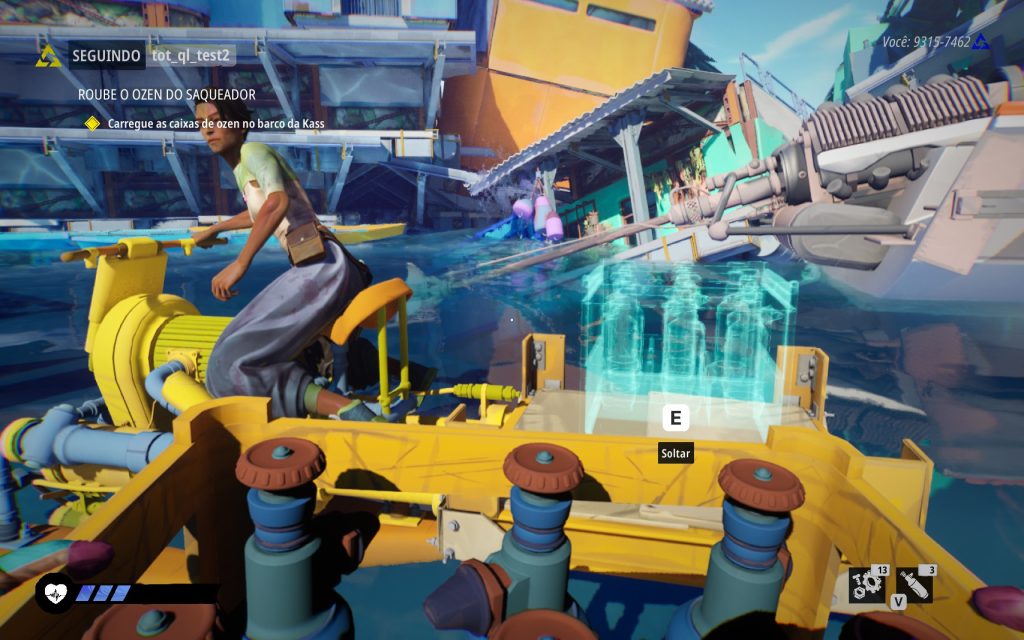
Task: Select the followed player tag tot_ql_test2
Action: (190, 55)
